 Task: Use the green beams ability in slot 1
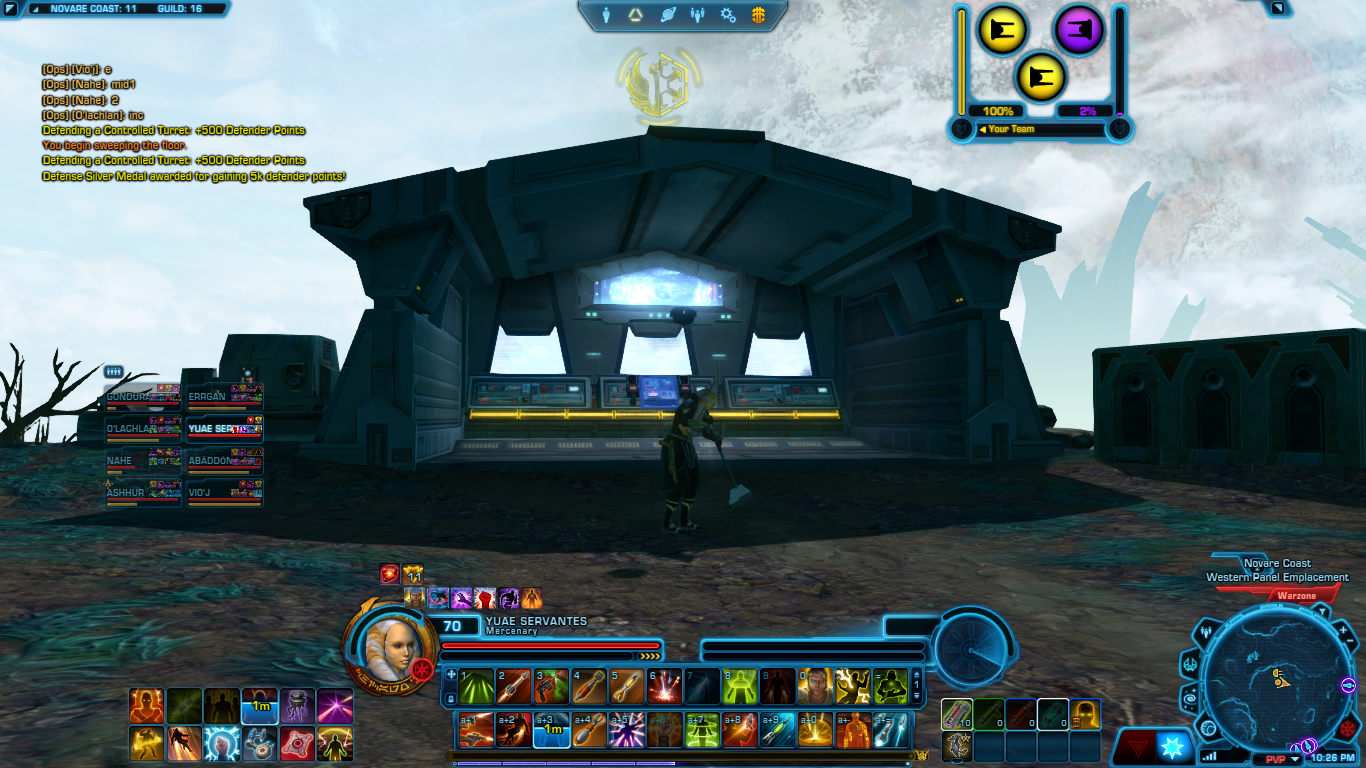pos(476,685)
